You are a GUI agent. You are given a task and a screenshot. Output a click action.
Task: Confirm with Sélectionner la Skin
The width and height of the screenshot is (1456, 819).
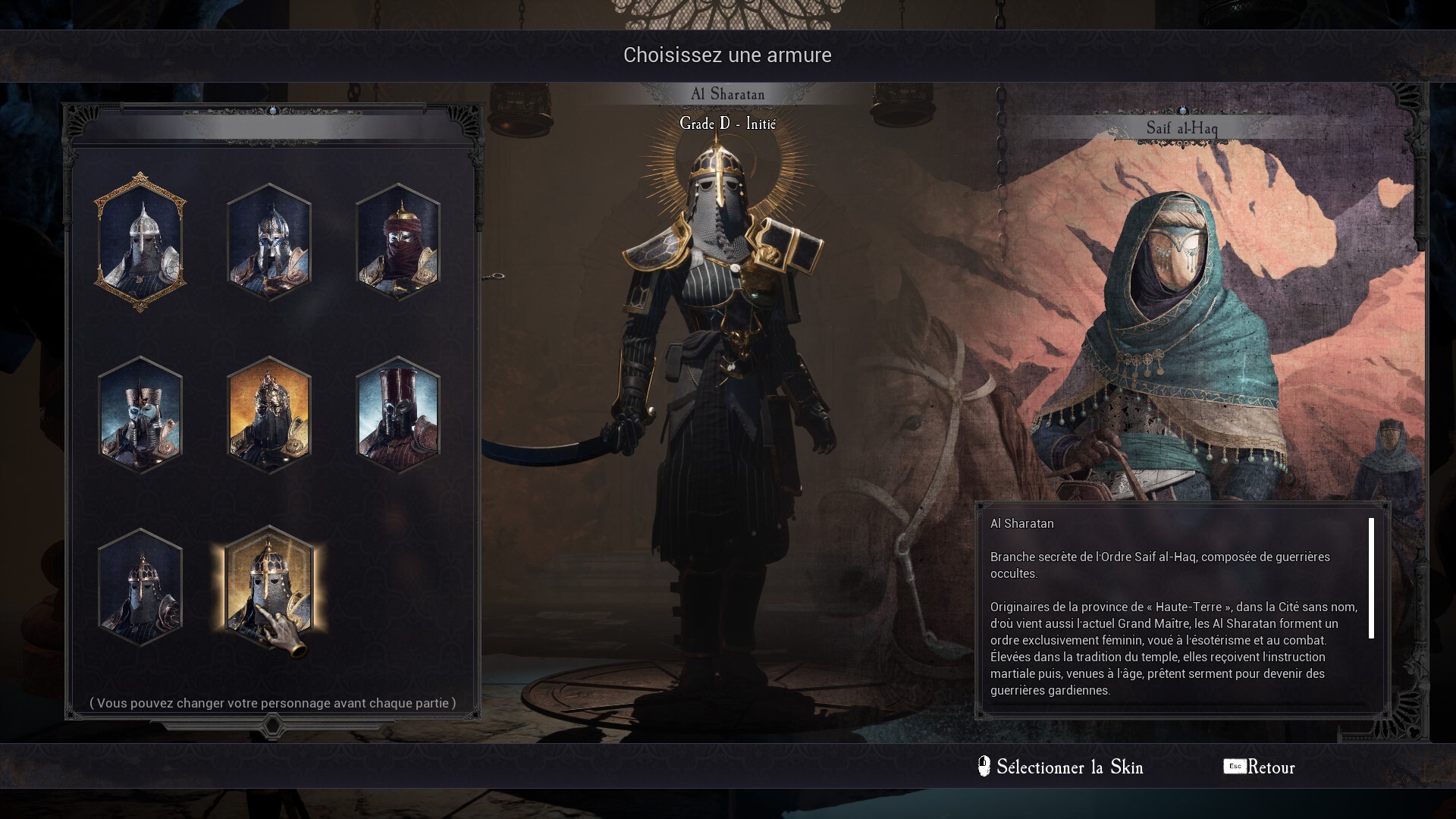click(1062, 767)
